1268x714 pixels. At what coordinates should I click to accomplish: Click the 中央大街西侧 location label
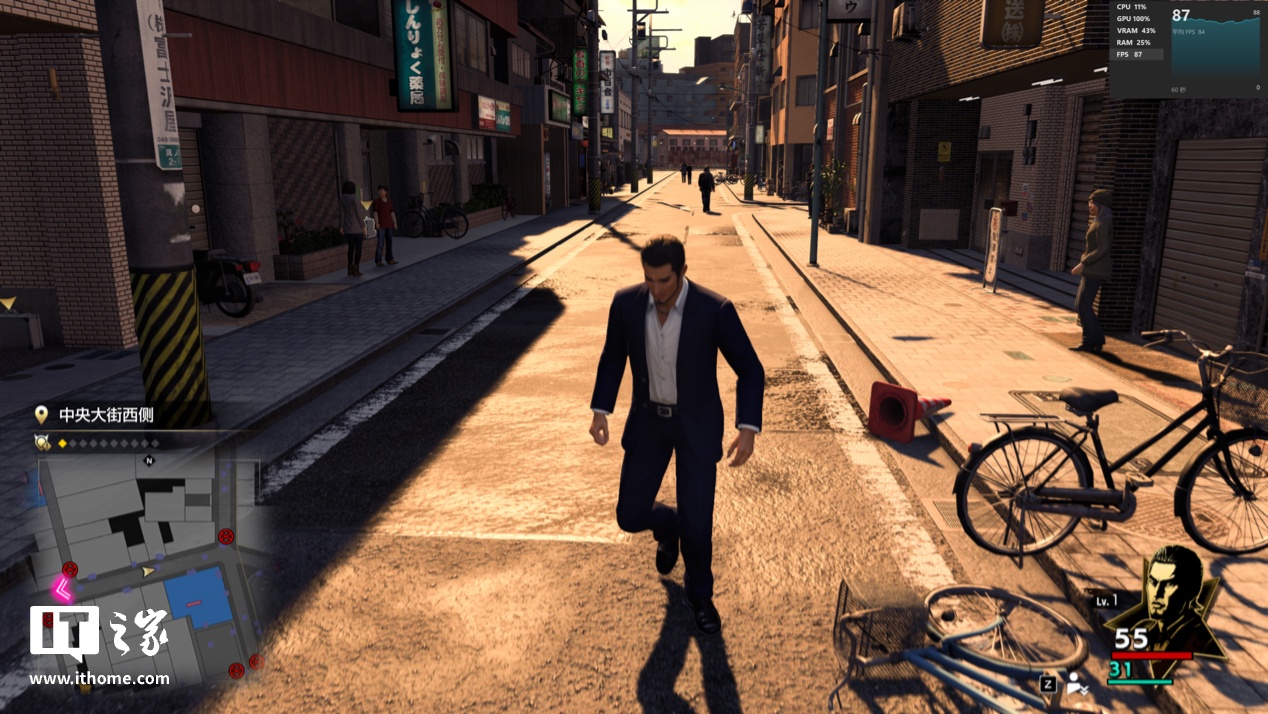[x=105, y=415]
